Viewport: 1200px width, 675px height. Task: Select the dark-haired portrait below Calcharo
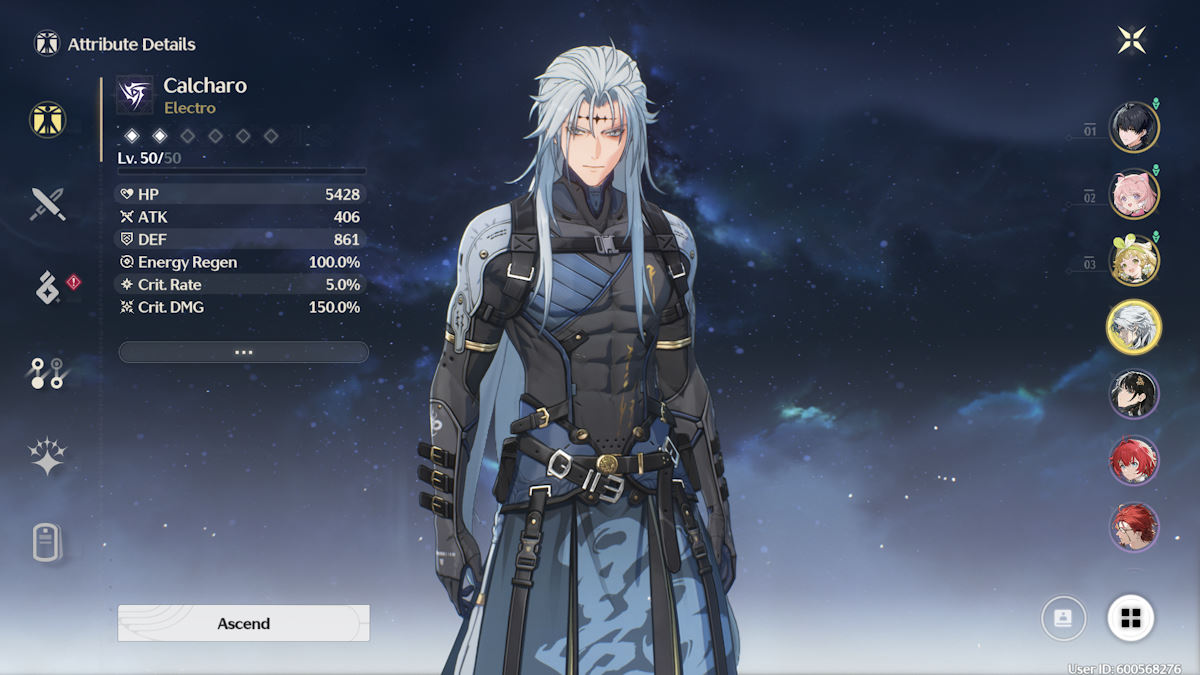tap(1134, 394)
